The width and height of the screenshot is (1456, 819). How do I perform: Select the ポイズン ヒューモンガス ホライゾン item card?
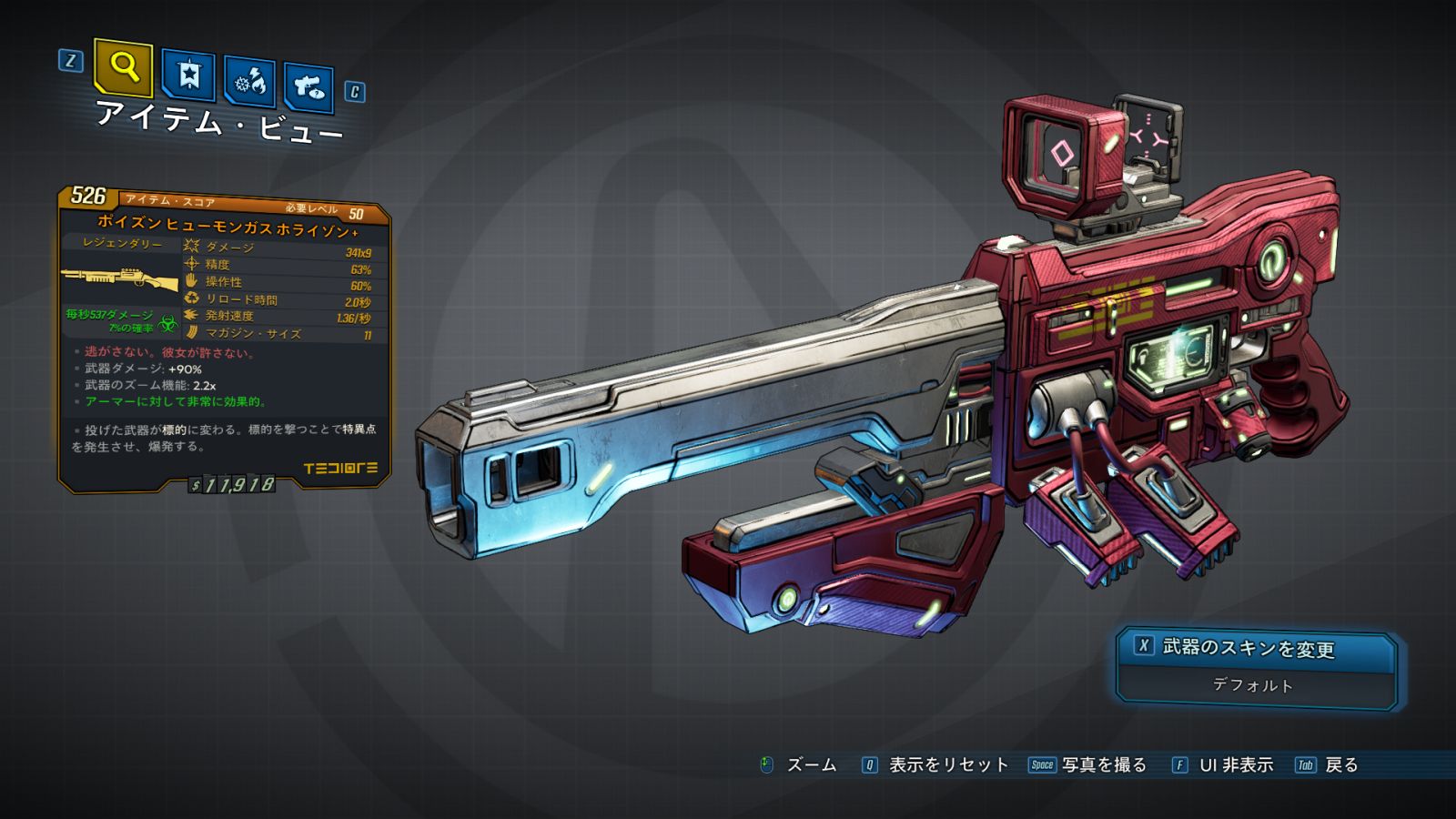pos(226,341)
